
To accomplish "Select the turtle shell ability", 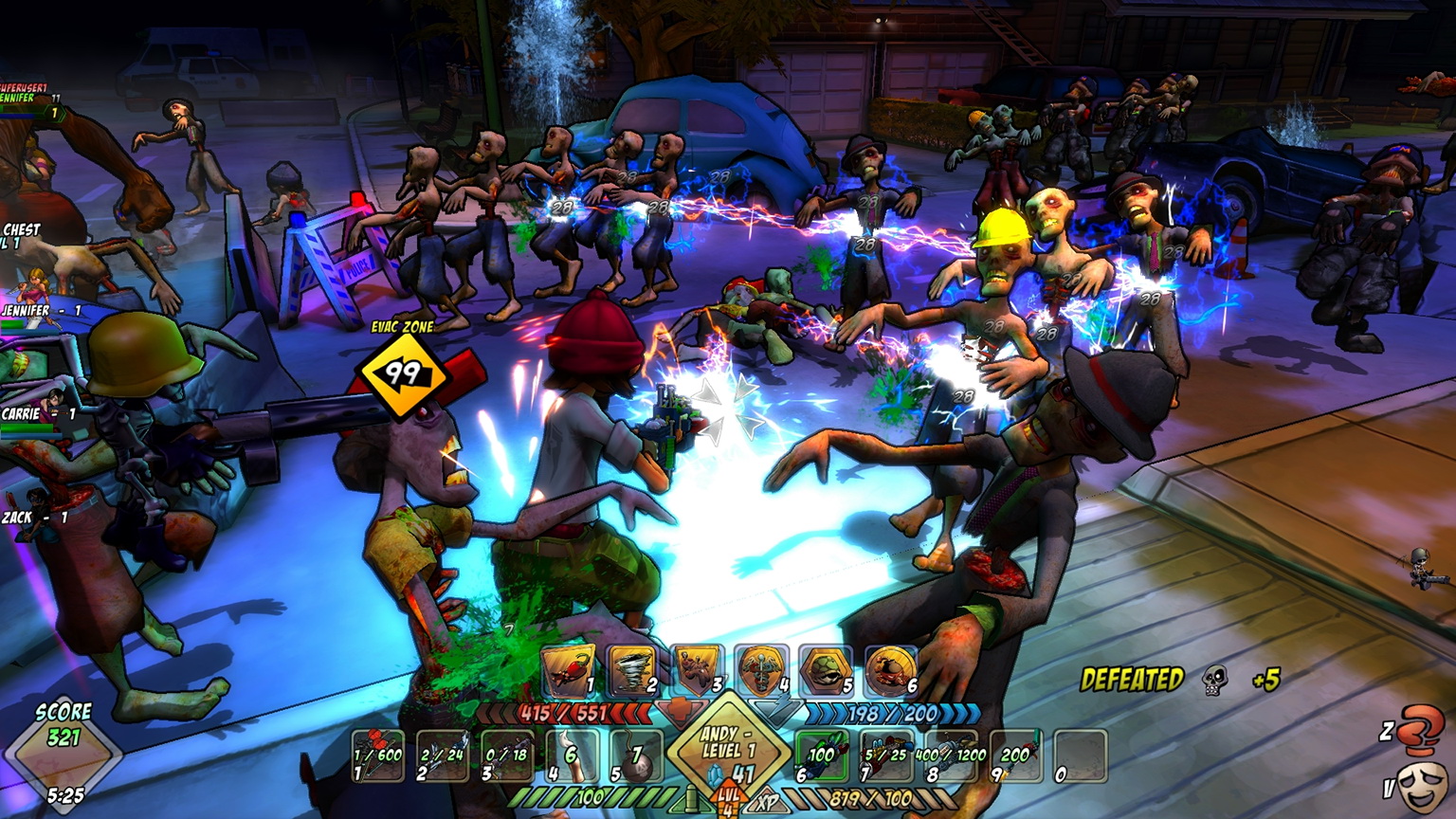I will (x=826, y=671).
